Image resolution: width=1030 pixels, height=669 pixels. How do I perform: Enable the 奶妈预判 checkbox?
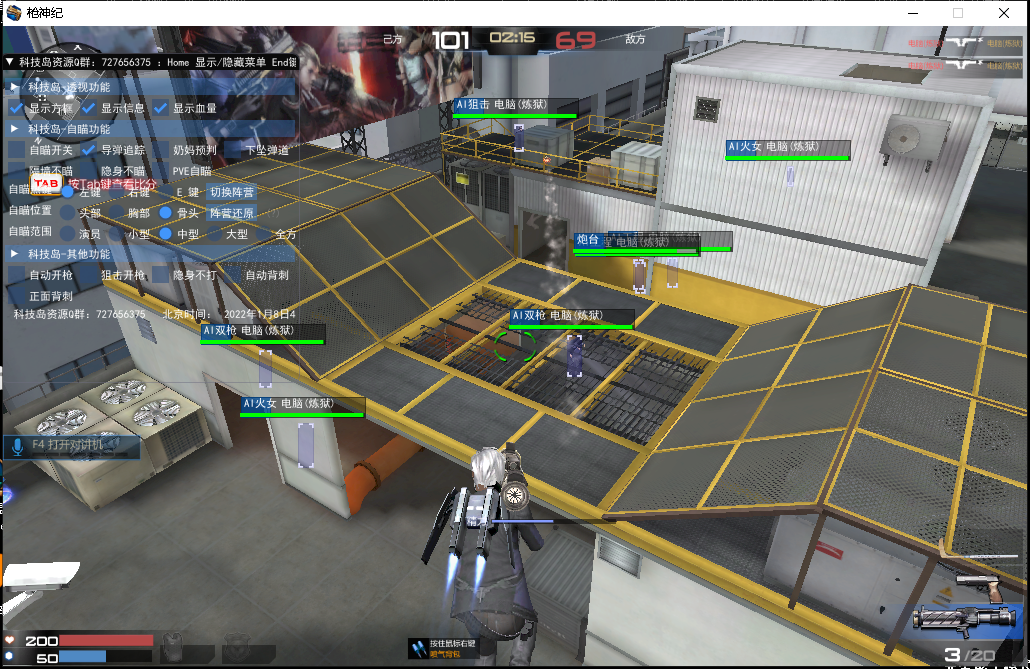[x=161, y=150]
